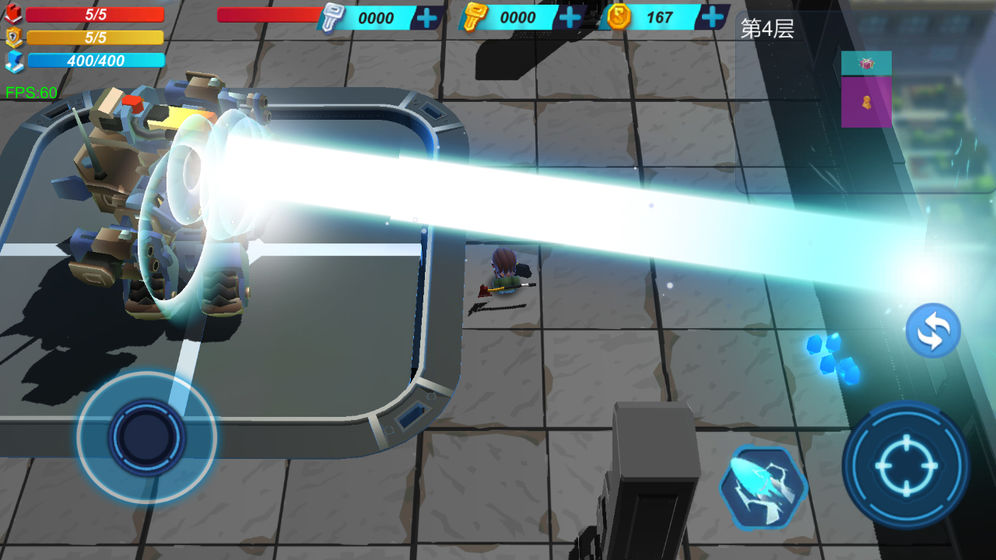
Task: Switch weapon with the circular arrows button
Action: pyautogui.click(x=933, y=331)
